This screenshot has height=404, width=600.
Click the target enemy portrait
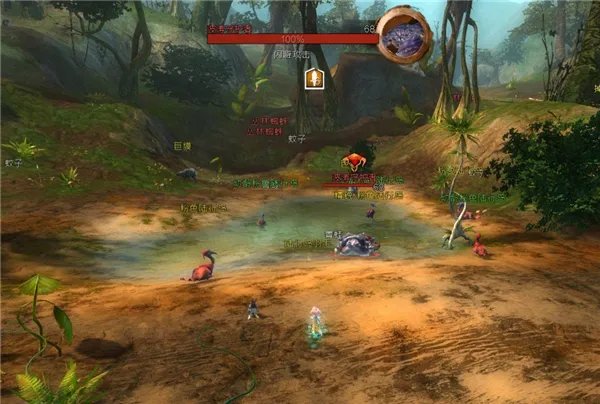[x=404, y=35]
